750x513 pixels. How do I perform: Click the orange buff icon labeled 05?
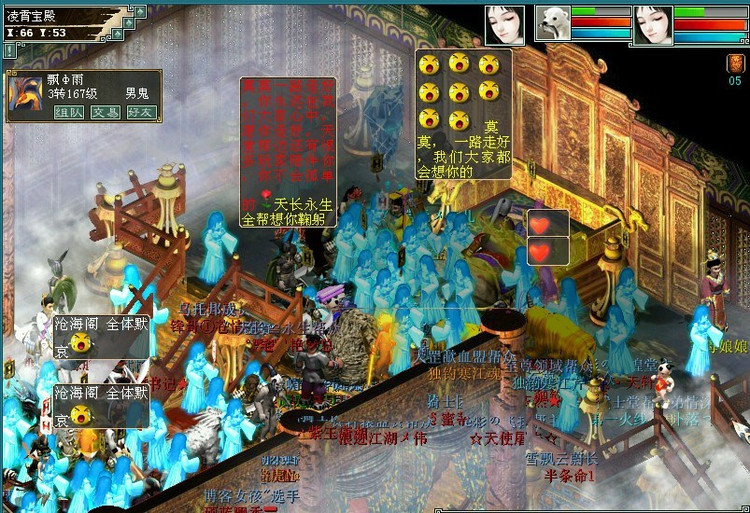pyautogui.click(x=734, y=64)
